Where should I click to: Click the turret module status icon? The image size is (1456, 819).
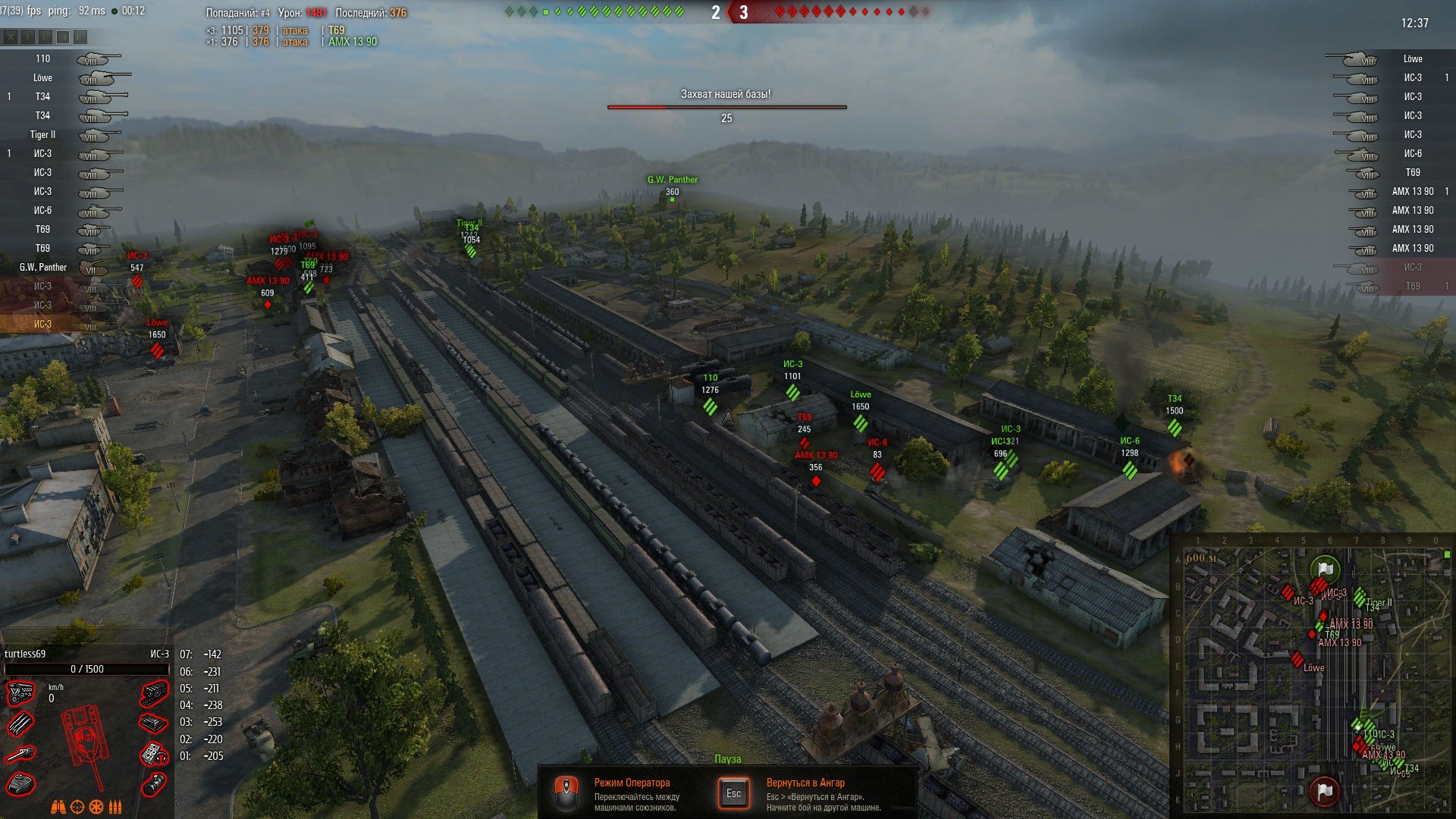(20, 784)
